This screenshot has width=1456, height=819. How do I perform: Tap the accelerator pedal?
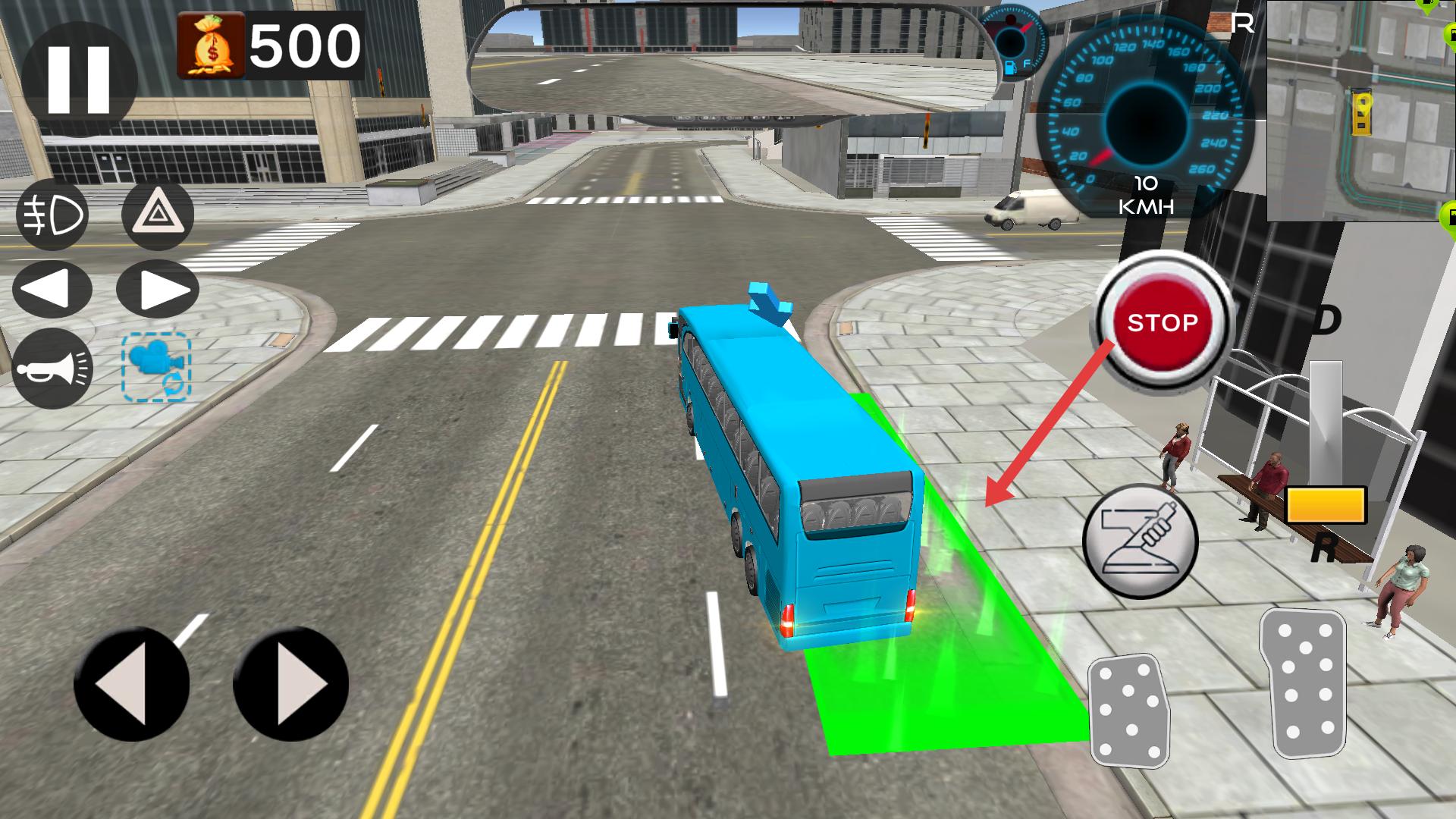tap(1304, 683)
